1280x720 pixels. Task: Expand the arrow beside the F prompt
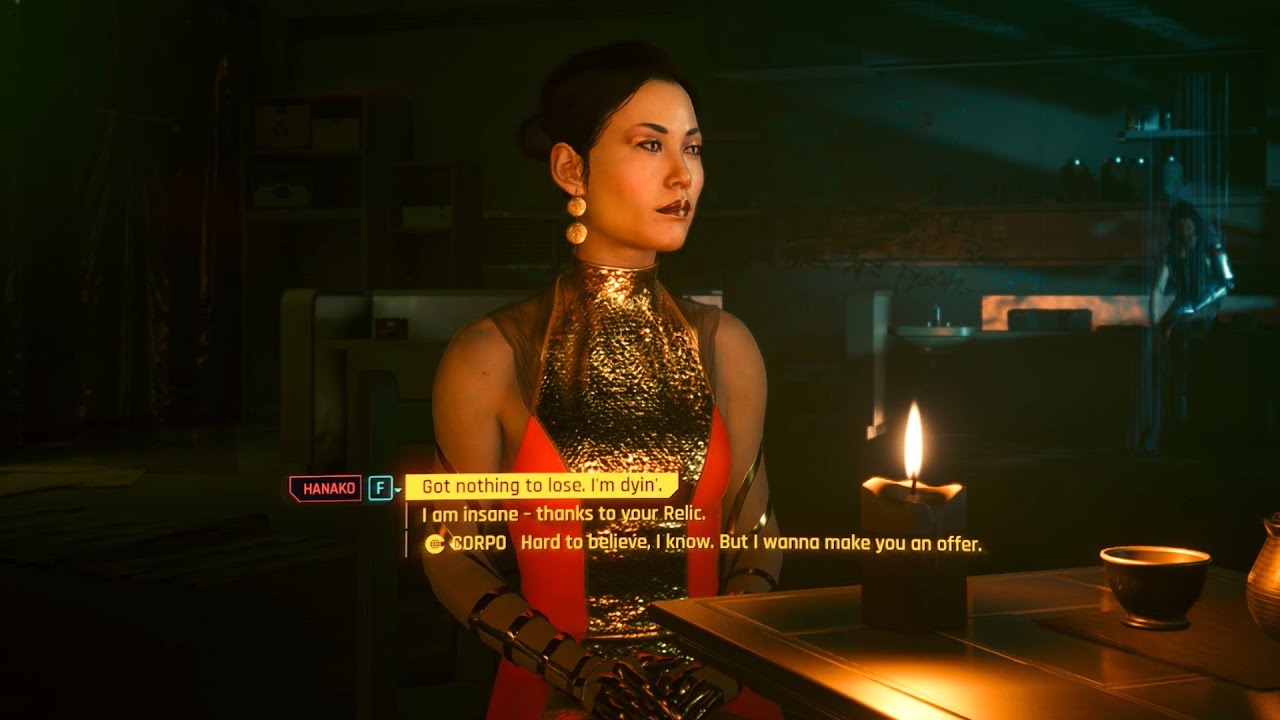[x=398, y=490]
